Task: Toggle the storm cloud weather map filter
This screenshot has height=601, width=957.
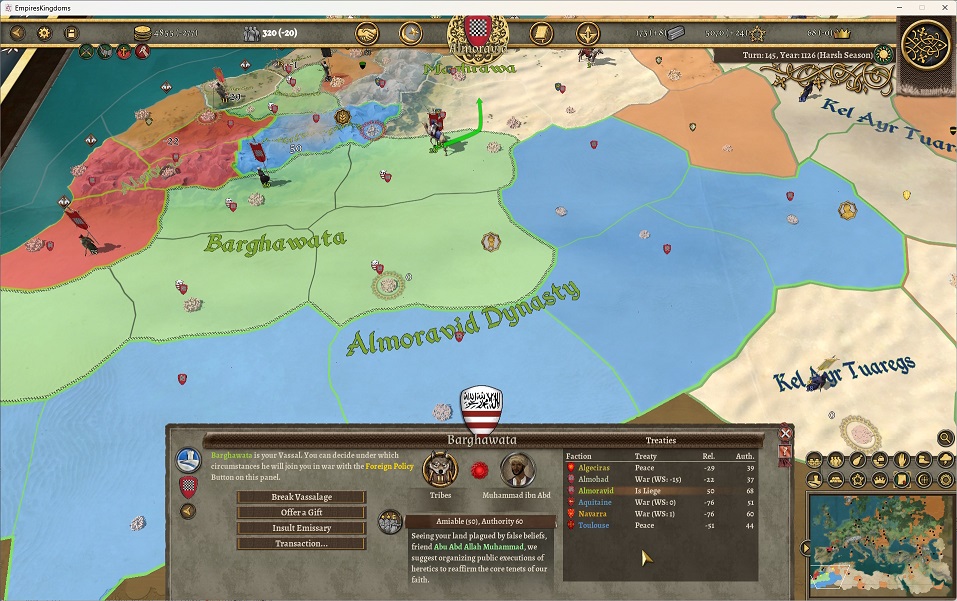Action: (x=945, y=460)
